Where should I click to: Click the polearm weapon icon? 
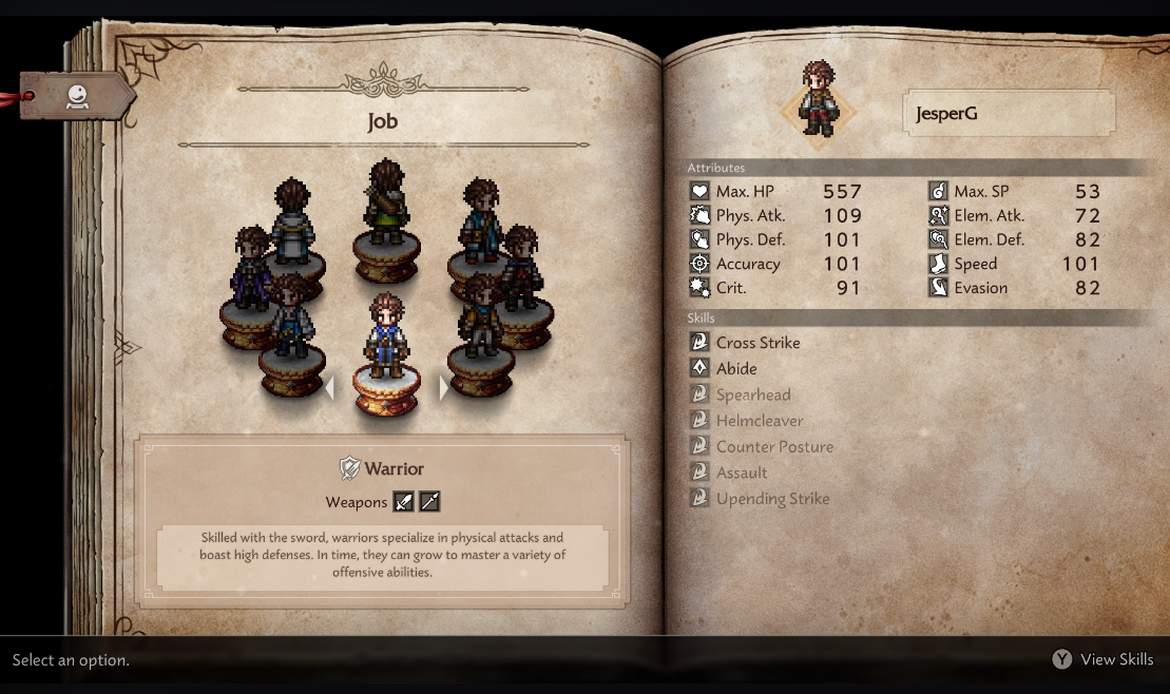(429, 502)
